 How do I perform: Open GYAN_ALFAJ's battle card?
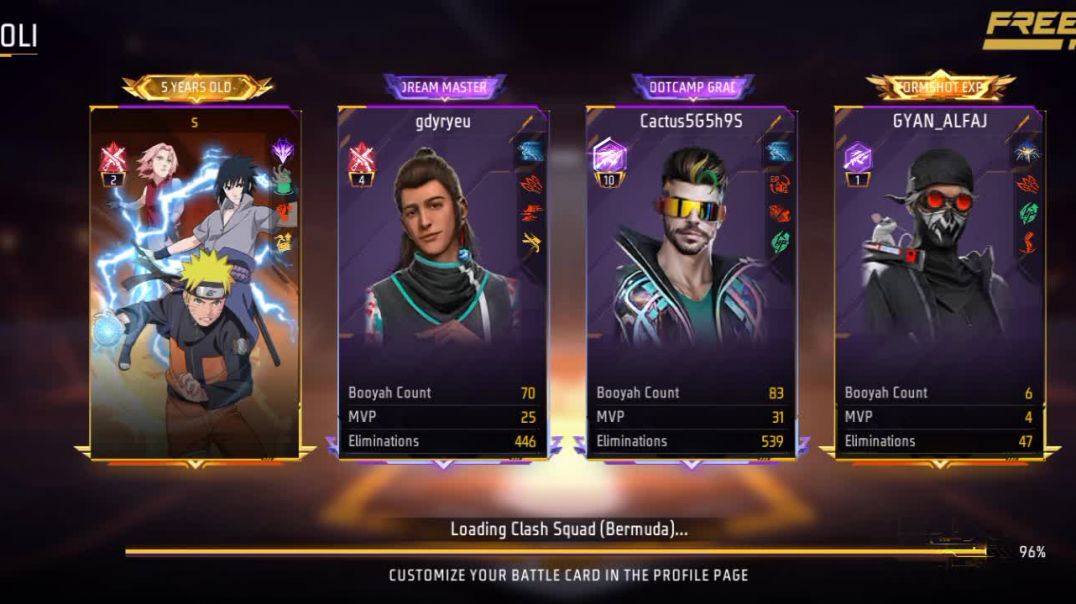[x=938, y=282]
